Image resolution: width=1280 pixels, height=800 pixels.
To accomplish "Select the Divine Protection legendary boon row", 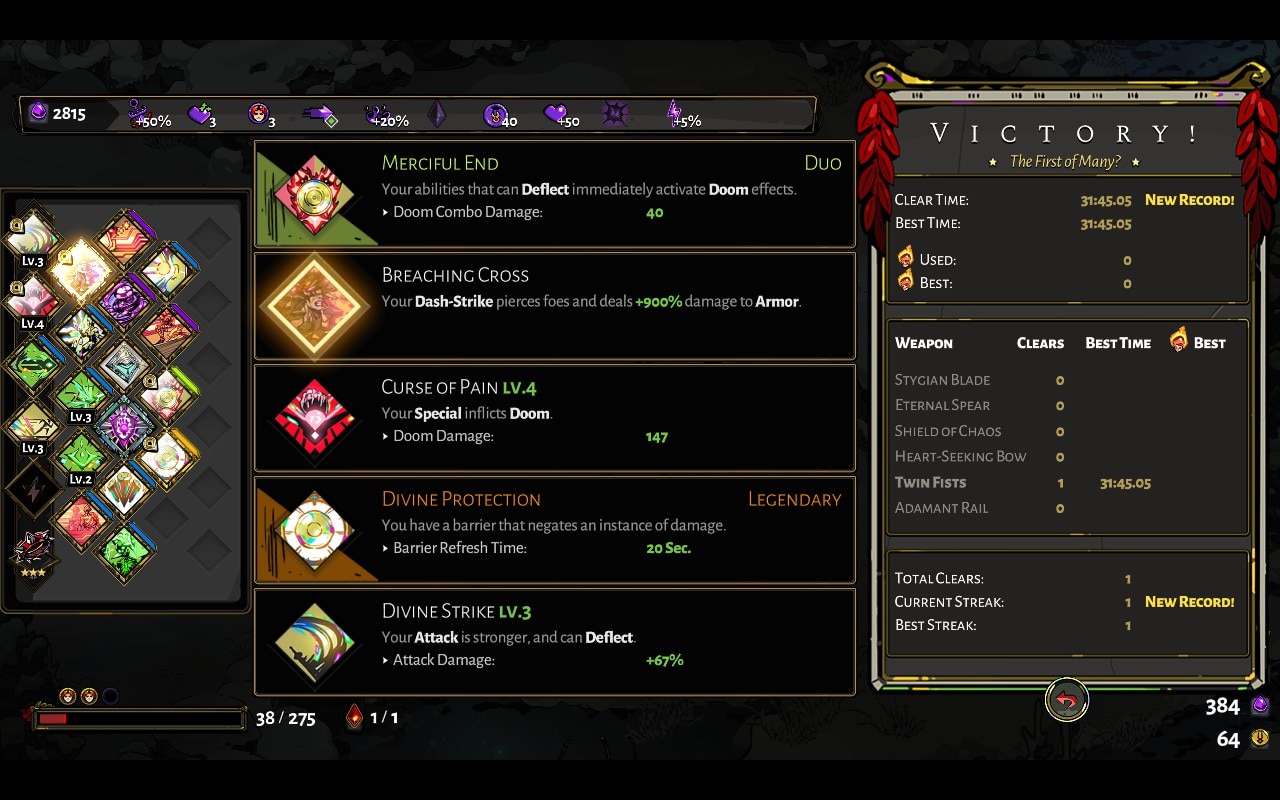I will pyautogui.click(x=555, y=529).
